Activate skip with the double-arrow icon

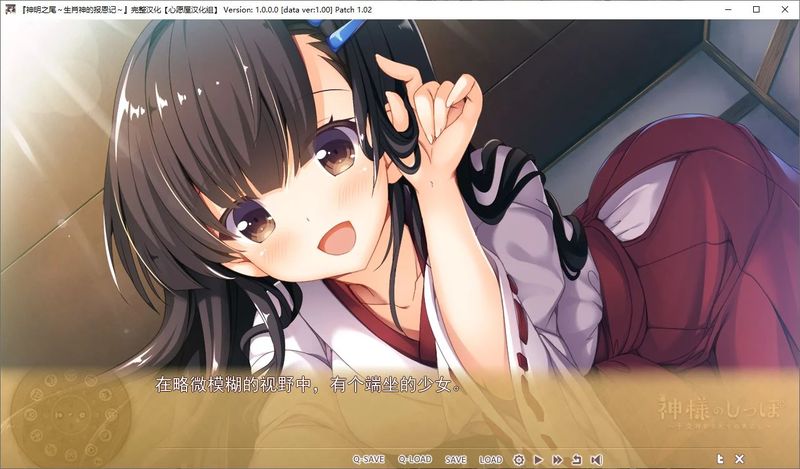(557, 459)
